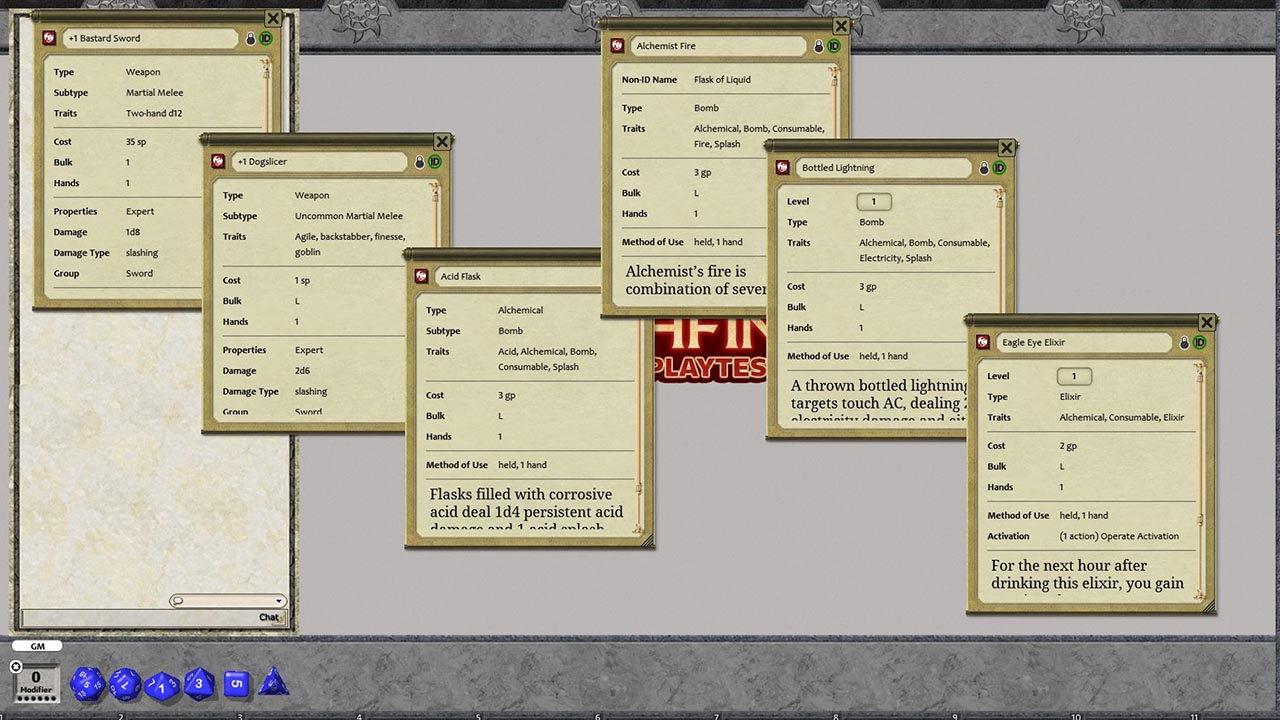Roll the d8 die showing 3
This screenshot has height=720, width=1280.
[x=198, y=684]
